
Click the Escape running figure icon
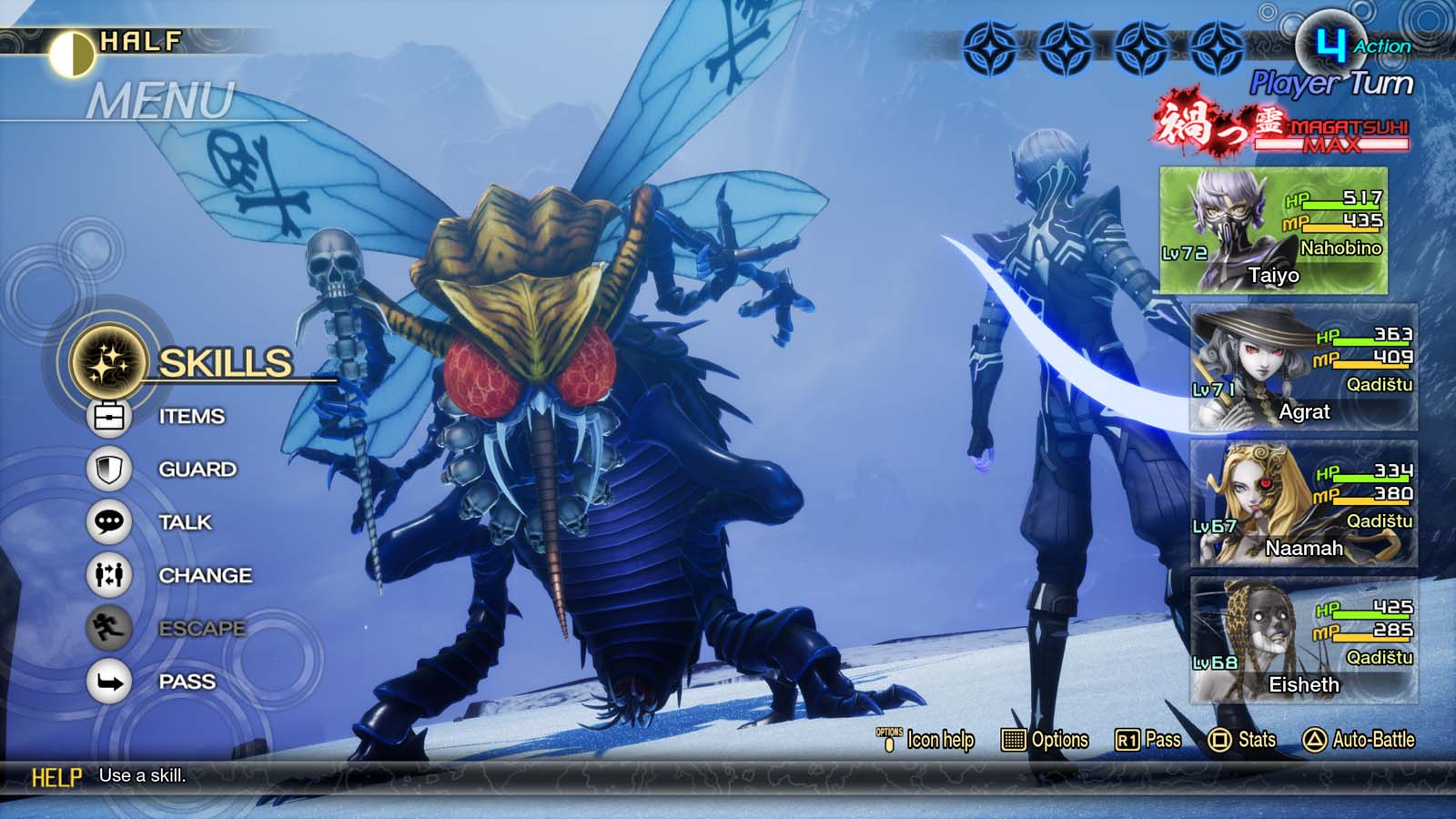coord(107,628)
